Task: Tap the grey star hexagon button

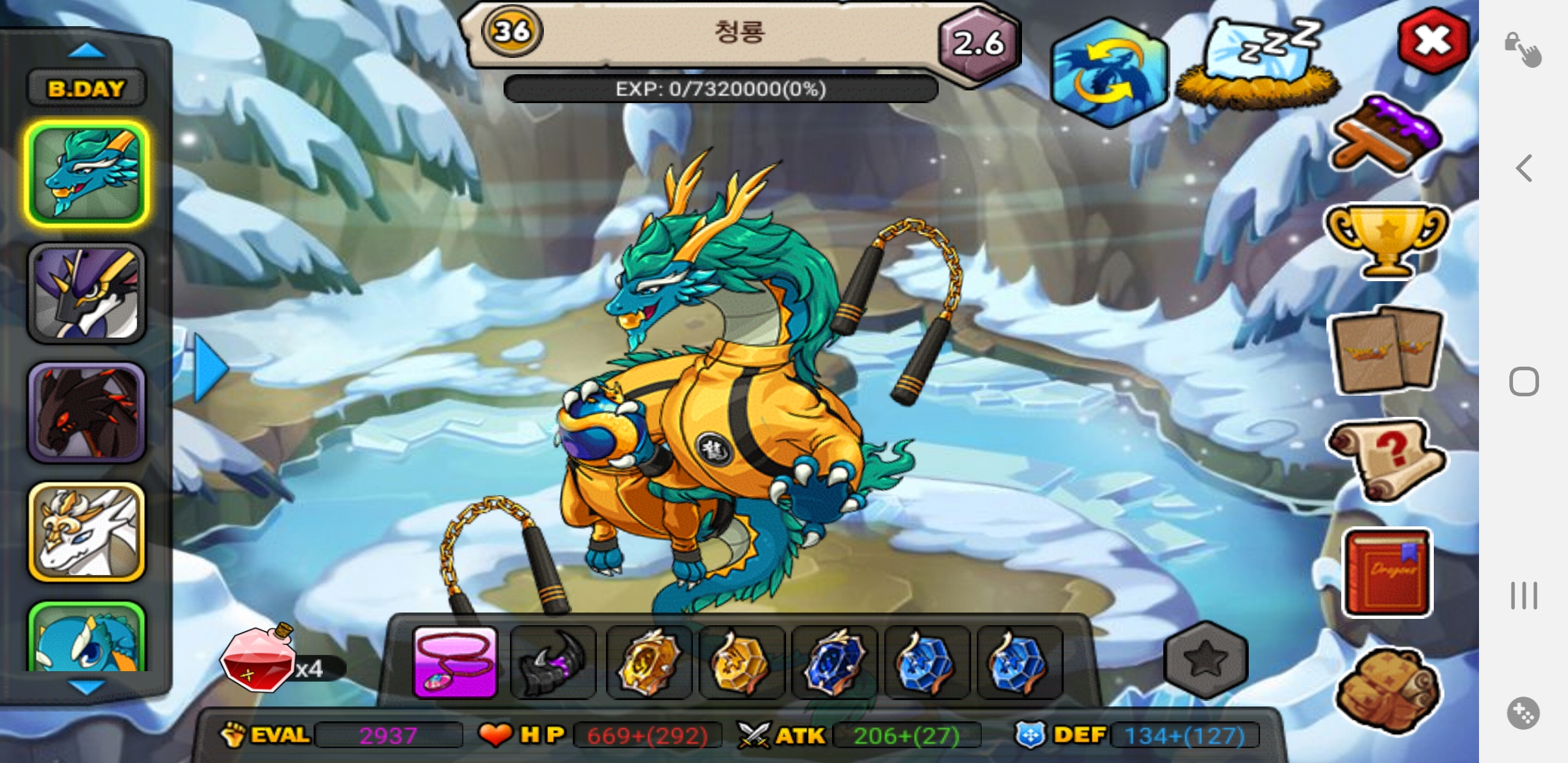Action: coord(1206,659)
